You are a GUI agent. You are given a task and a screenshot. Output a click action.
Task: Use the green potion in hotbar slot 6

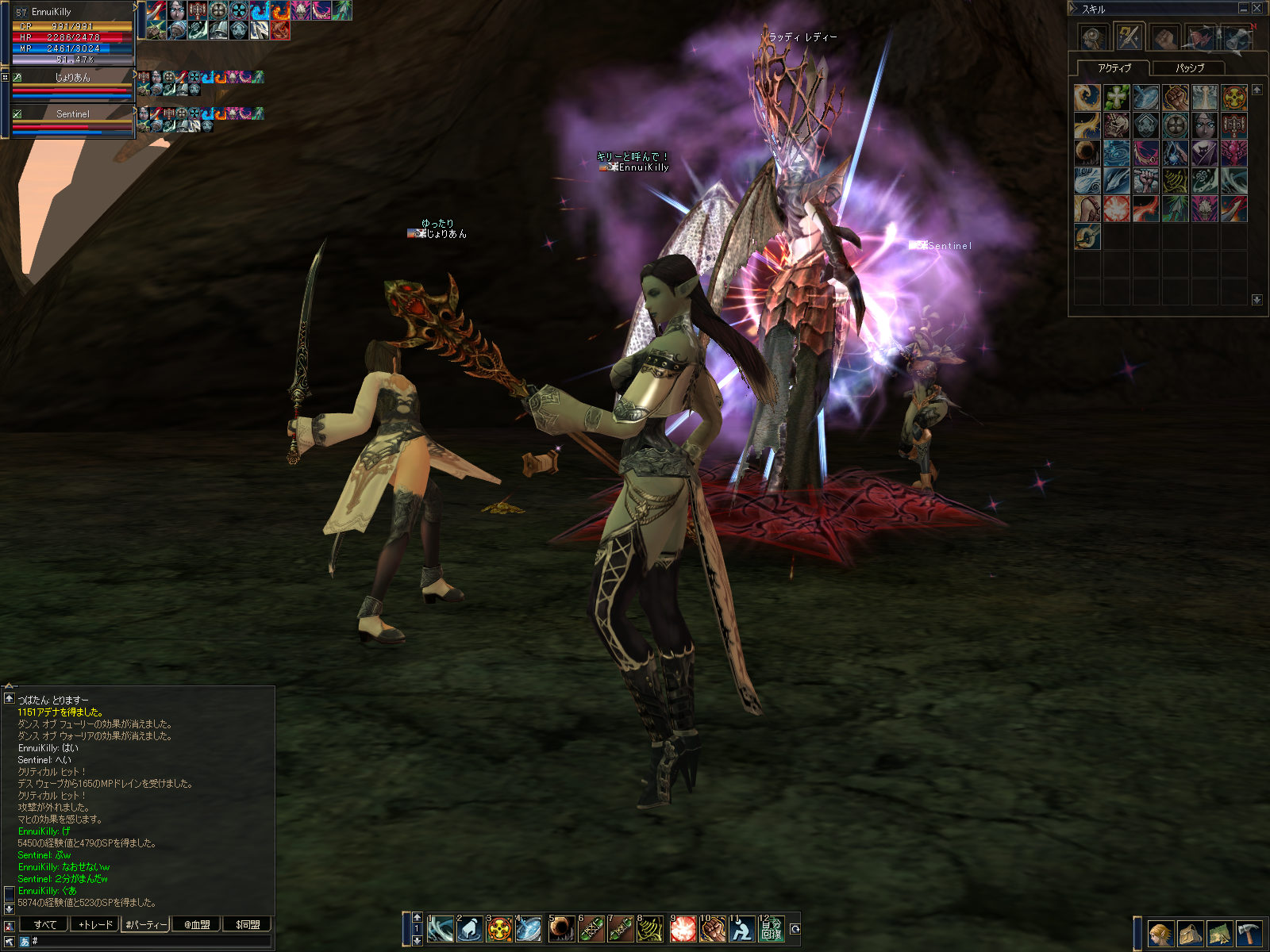pos(591,929)
